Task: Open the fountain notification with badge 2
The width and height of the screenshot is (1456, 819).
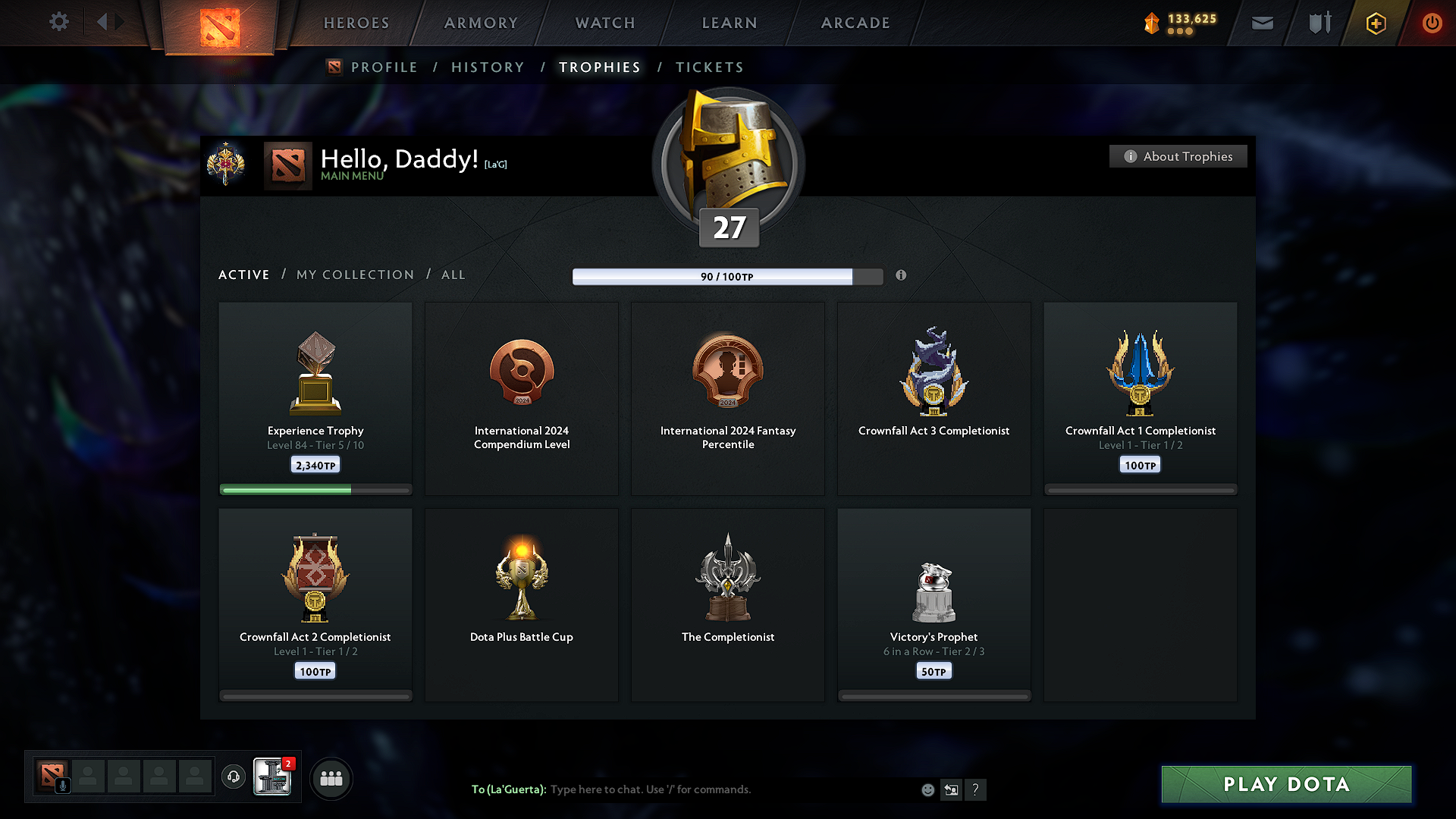Action: point(271,778)
